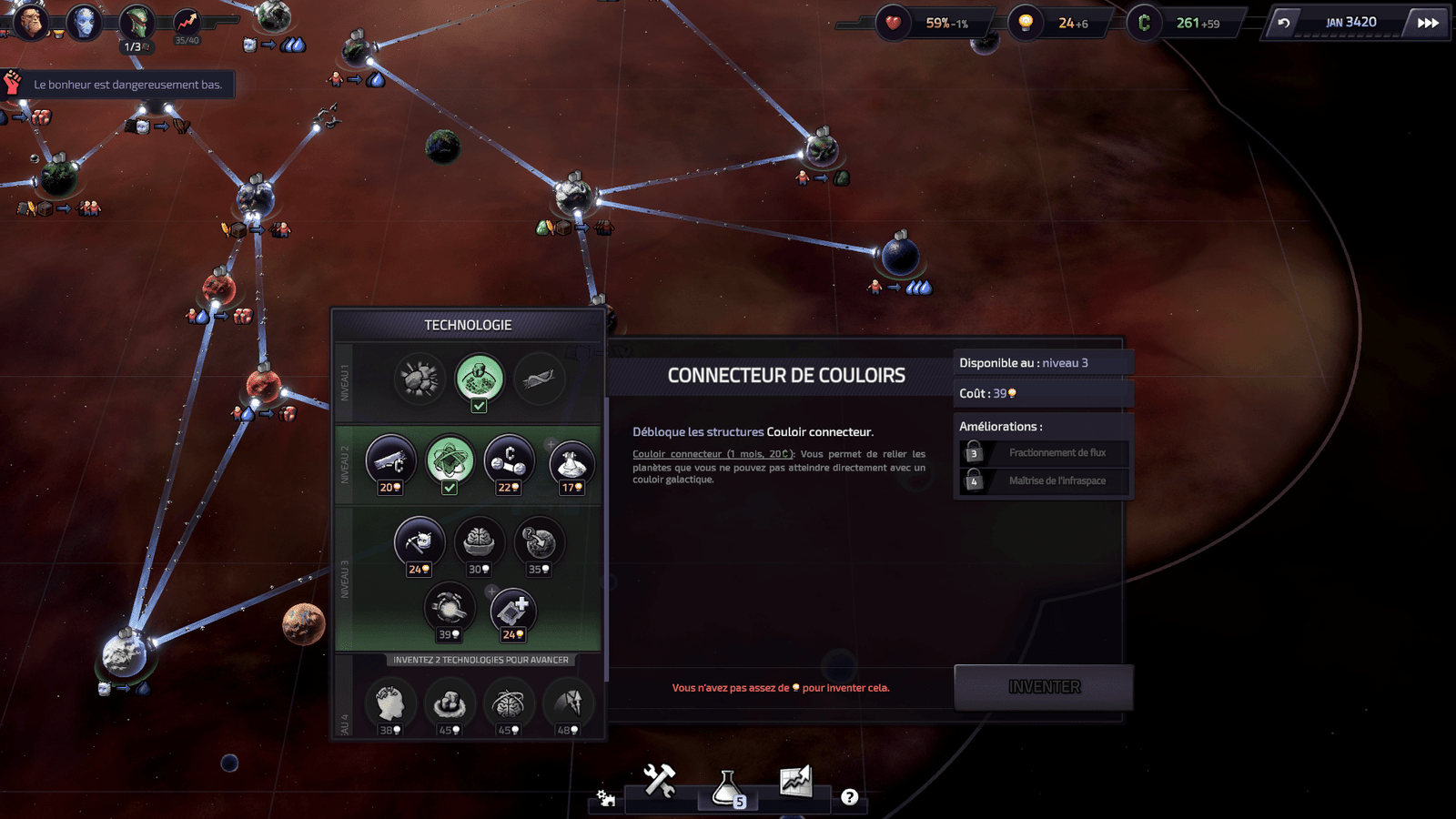Select the blue-faced advisor portrait
Screen dimensions: 1456x819
[x=85, y=22]
